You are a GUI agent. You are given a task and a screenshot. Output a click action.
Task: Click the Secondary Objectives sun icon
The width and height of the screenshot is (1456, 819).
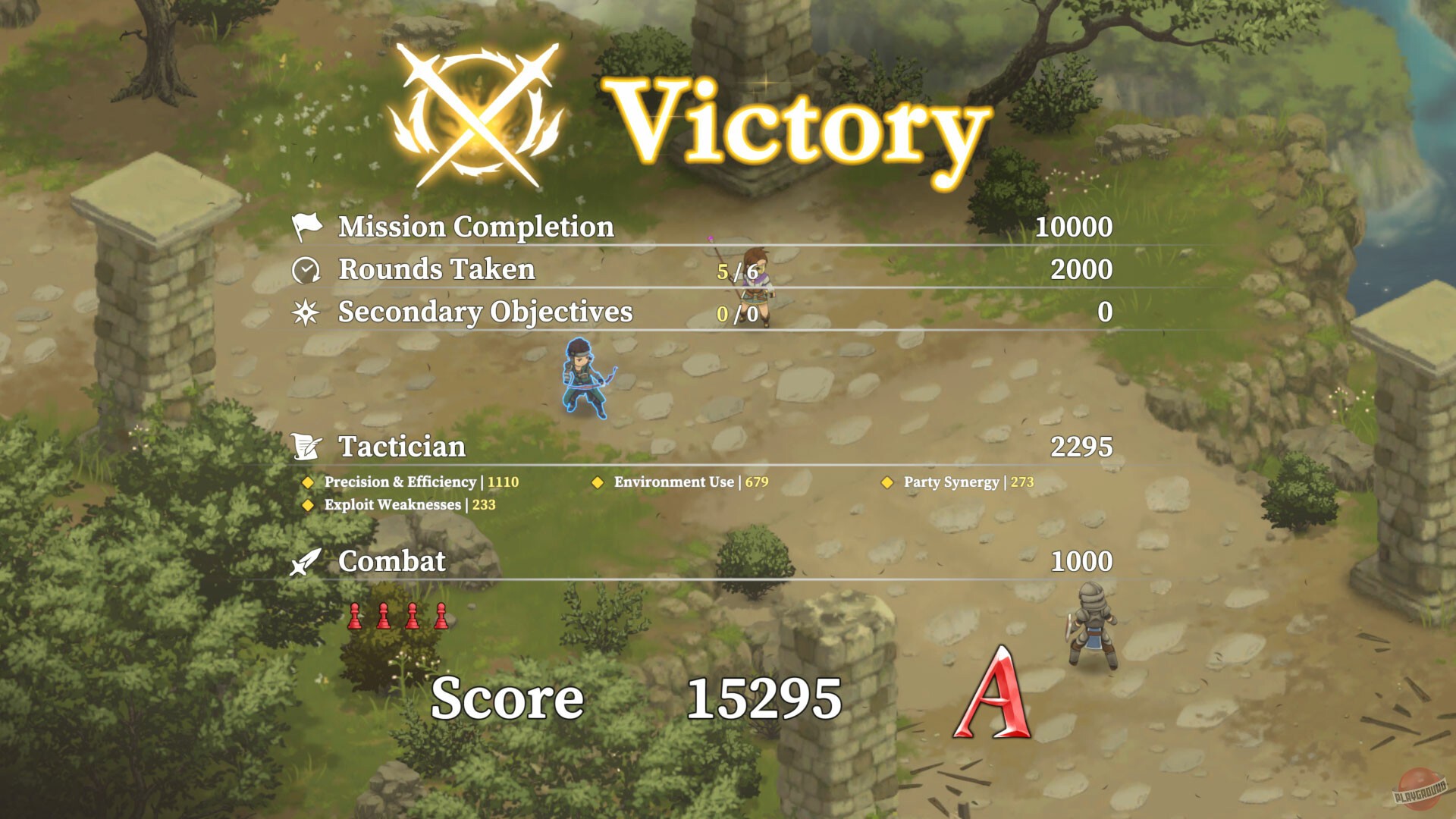(x=306, y=312)
